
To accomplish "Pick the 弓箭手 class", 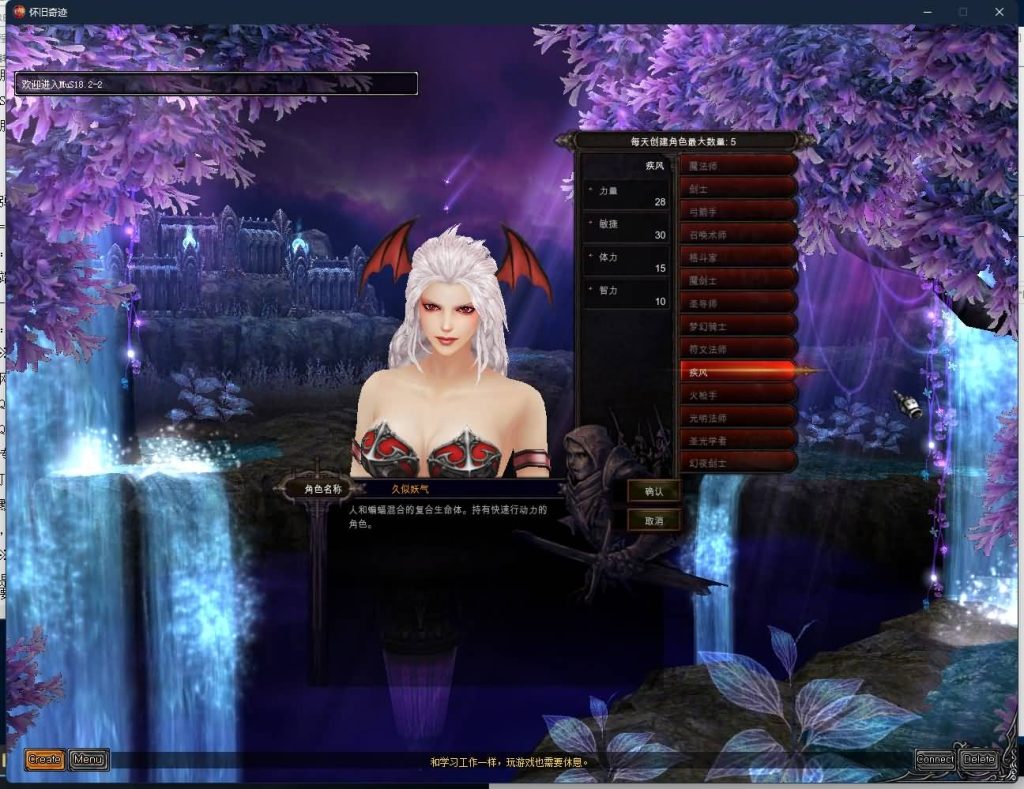I will [x=738, y=211].
